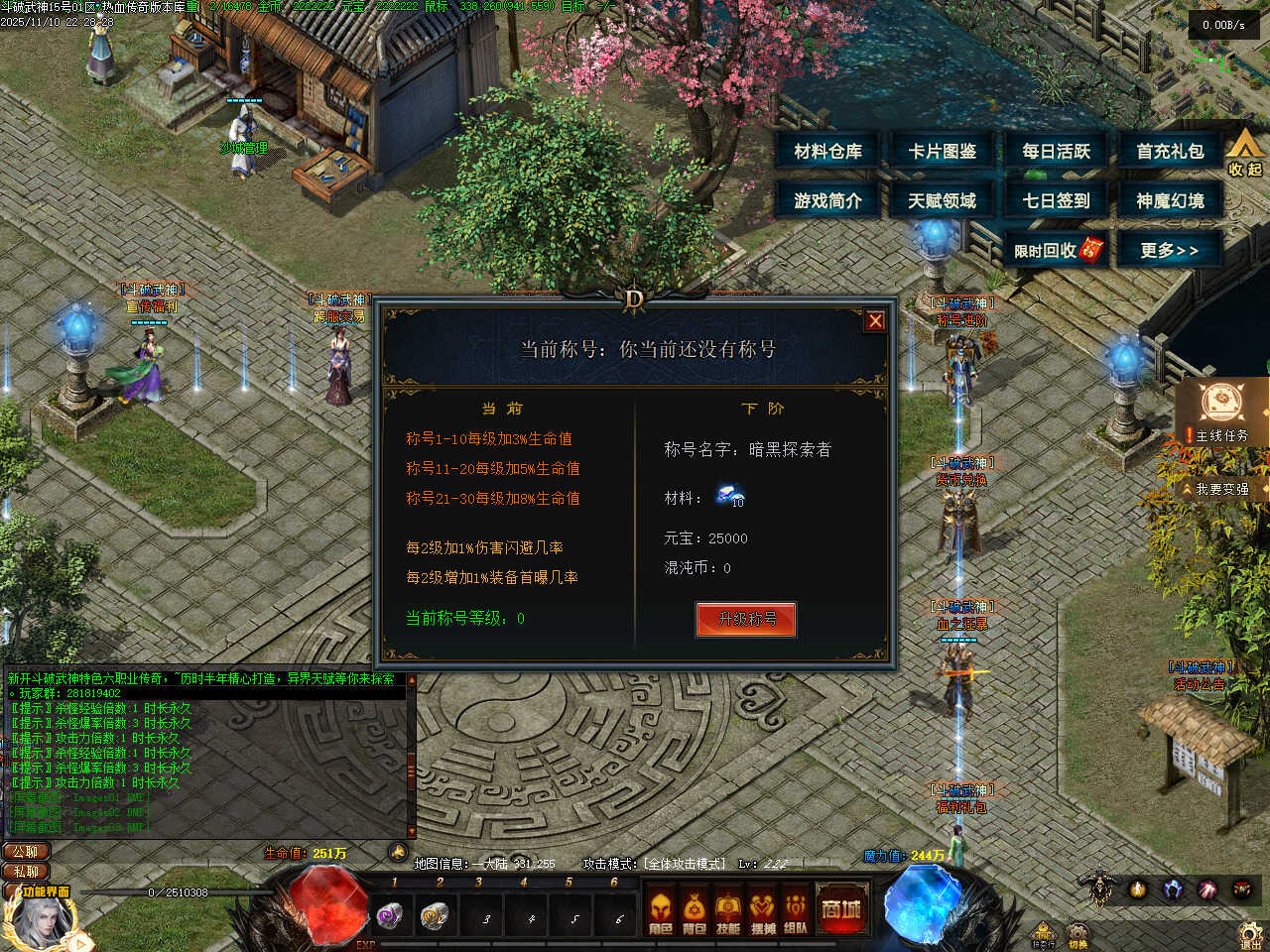The image size is (1270, 952).
Task: Open the 卡片图鉴 card codex
Action: (x=942, y=152)
